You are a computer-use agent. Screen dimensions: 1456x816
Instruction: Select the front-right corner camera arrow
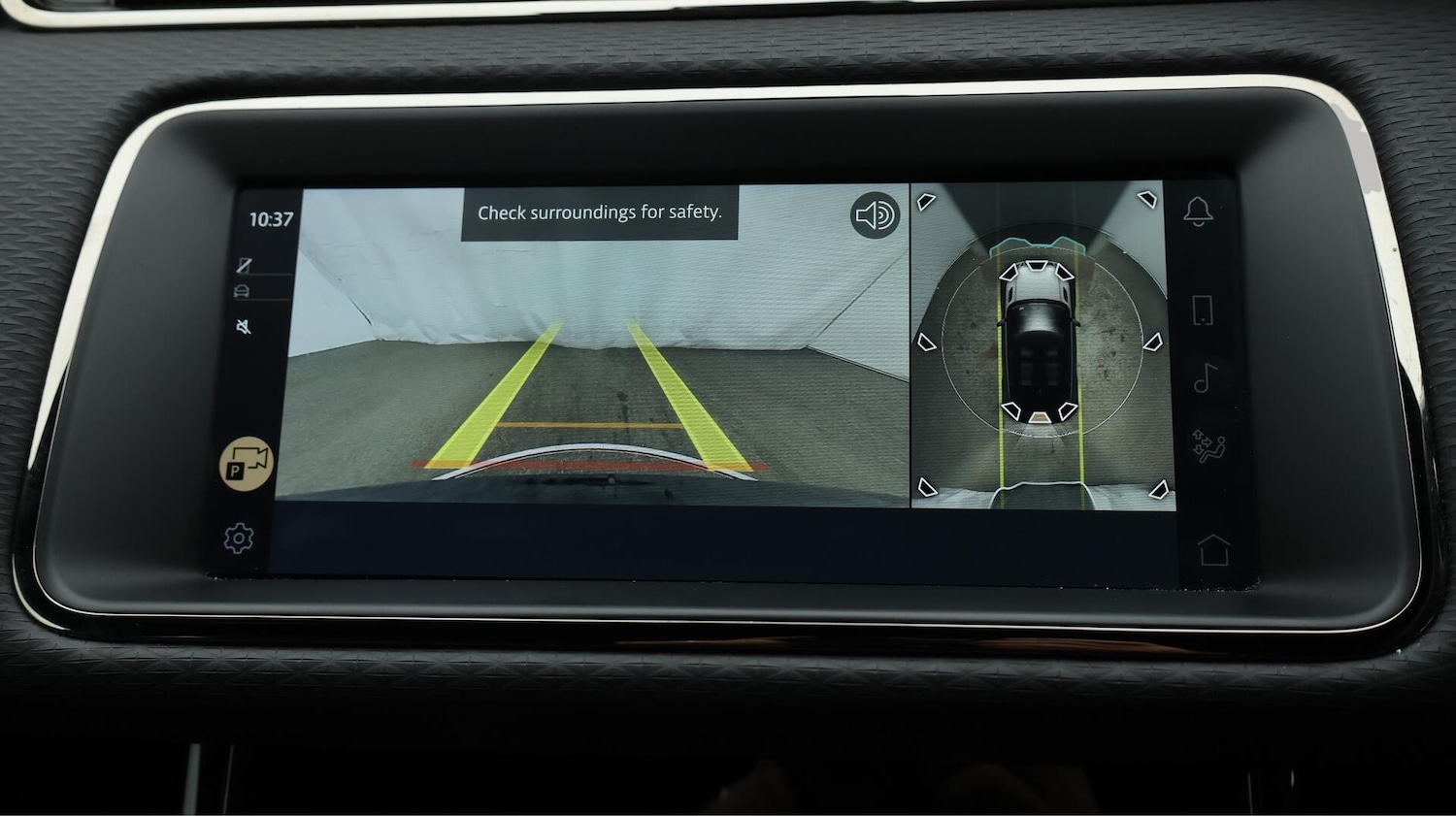coord(1148,200)
